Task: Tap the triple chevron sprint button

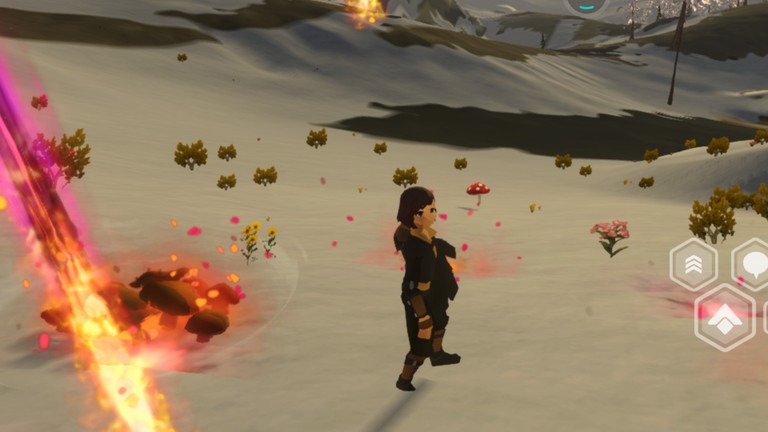Action: click(693, 264)
